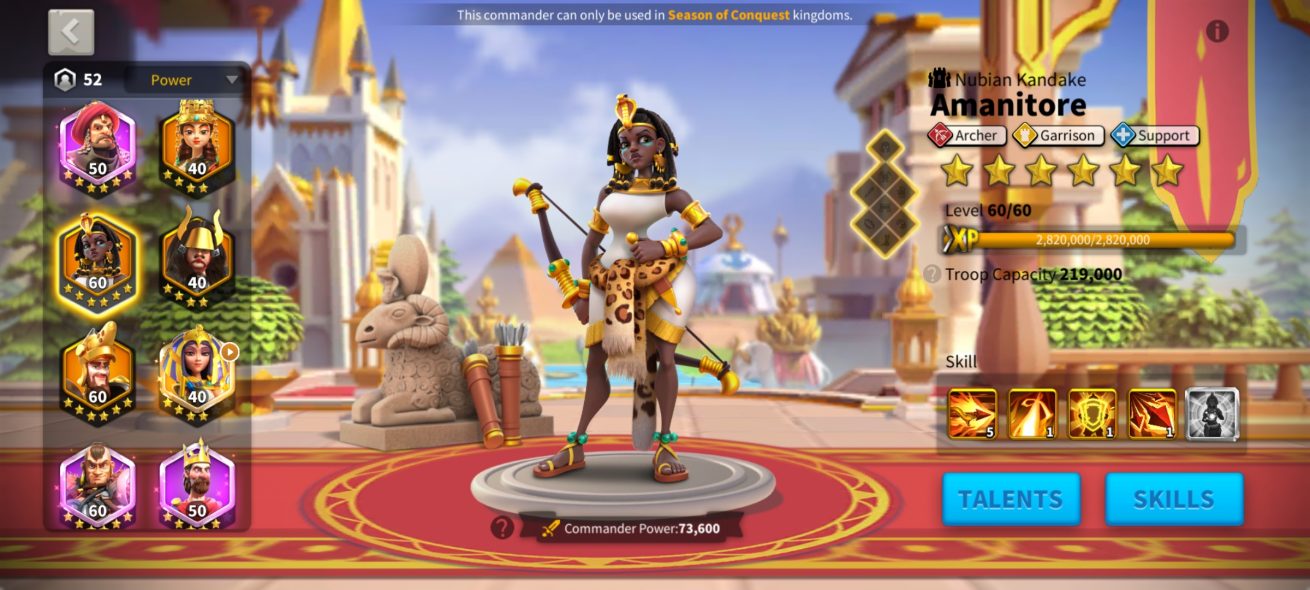Image resolution: width=1310 pixels, height=590 pixels.
Task: View the first skill with level 5
Action: [972, 414]
